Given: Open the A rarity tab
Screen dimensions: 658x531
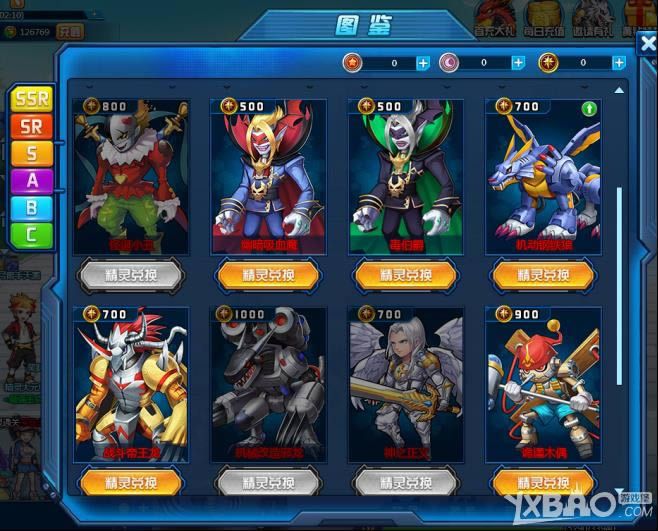Looking at the screenshot, I should [x=32, y=180].
